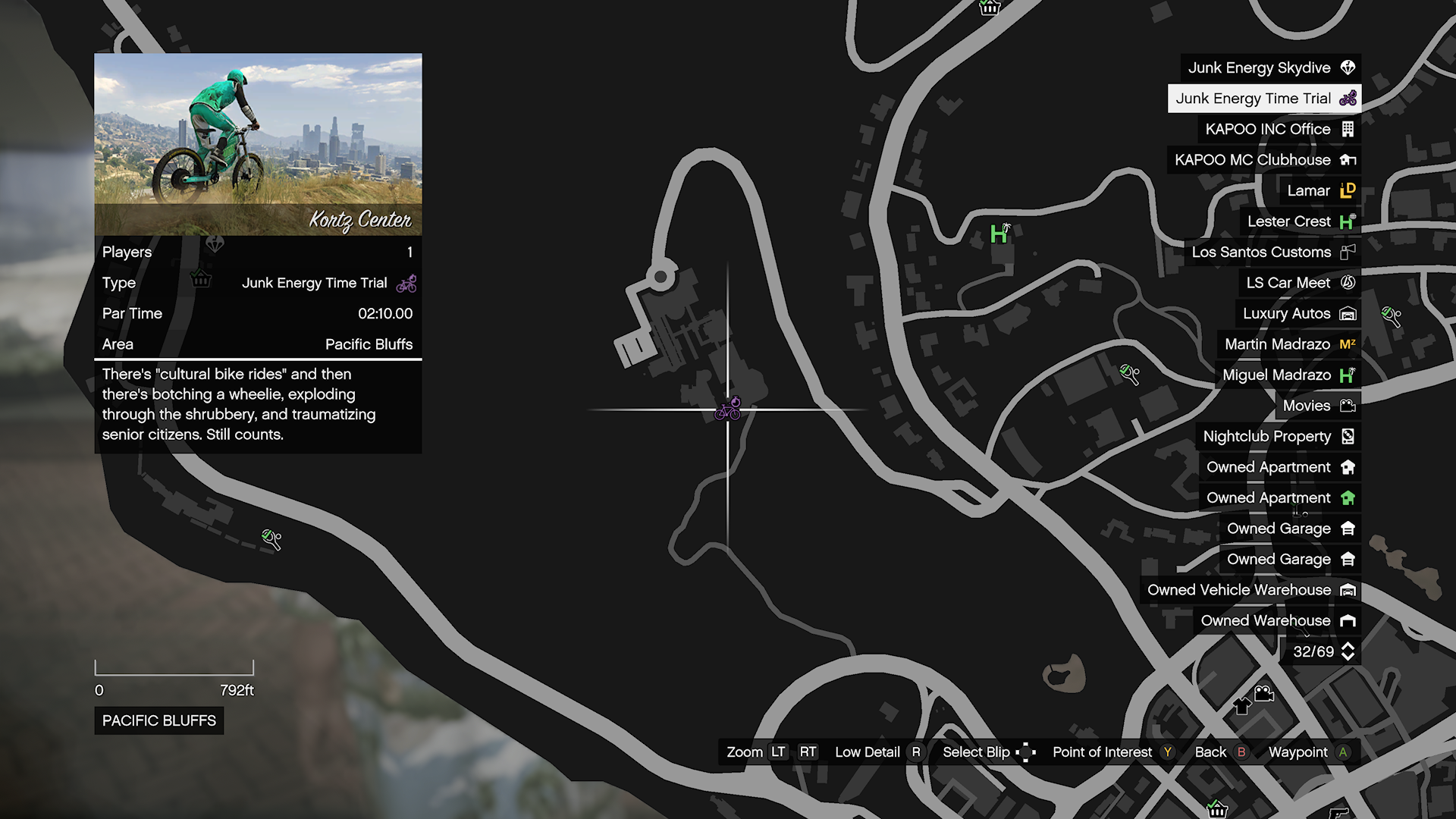Screen dimensions: 1456x819
Task: Select Lamar in the blip list
Action: coord(1319,191)
